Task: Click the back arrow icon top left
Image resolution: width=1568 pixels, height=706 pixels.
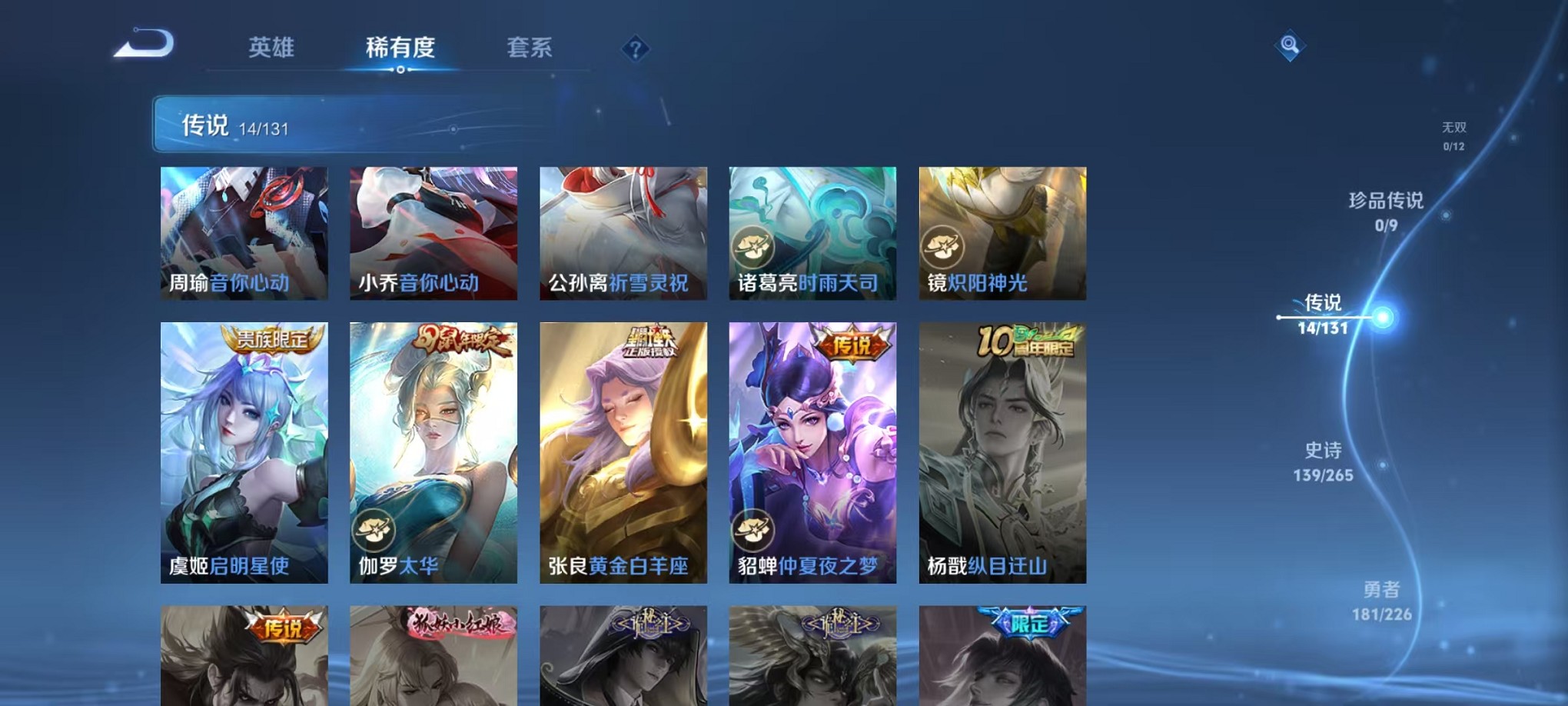Action: 143,44
